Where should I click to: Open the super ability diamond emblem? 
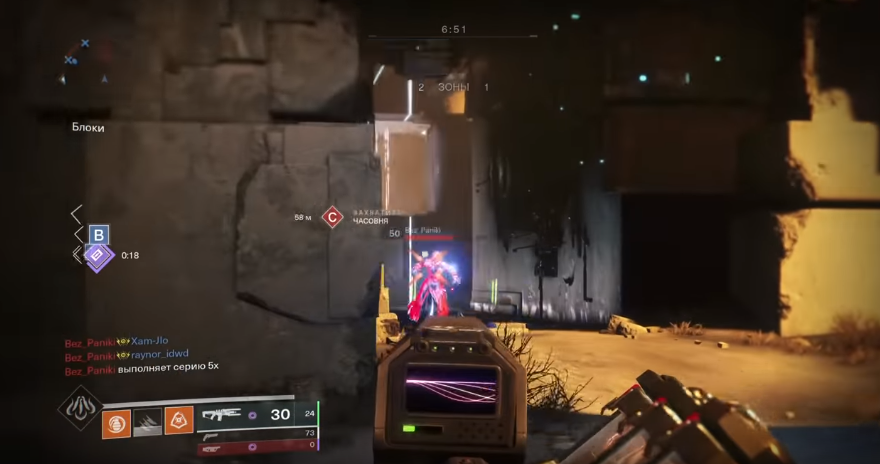[x=79, y=407]
